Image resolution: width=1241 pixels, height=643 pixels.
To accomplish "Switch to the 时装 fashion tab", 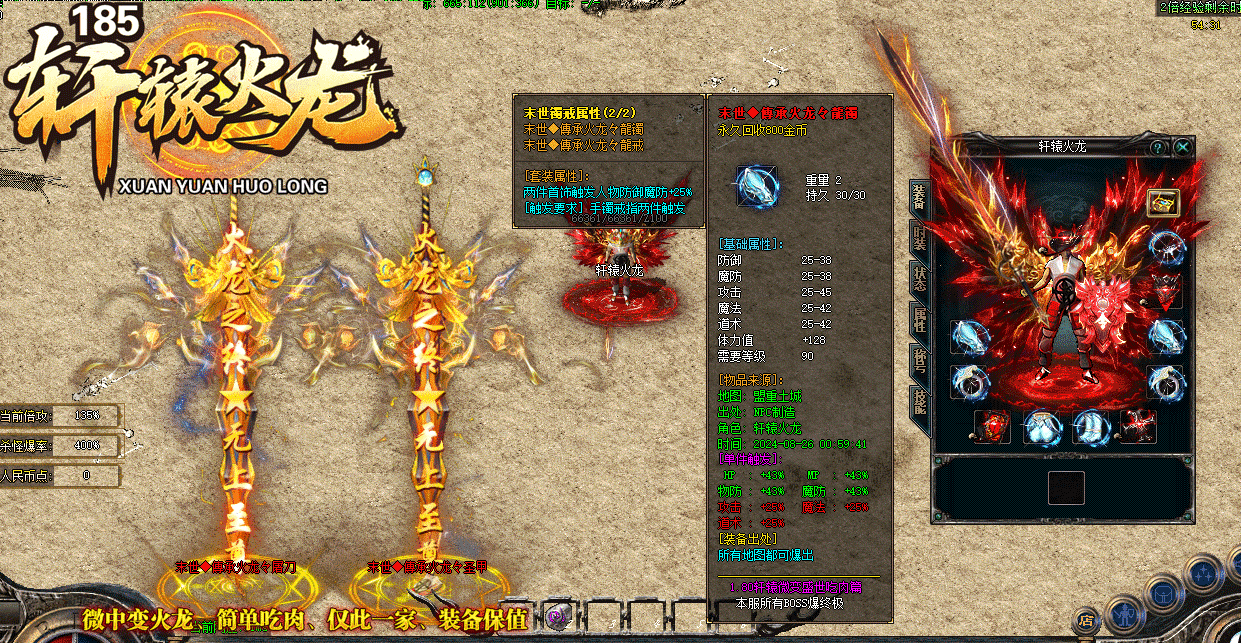I will point(918,238).
